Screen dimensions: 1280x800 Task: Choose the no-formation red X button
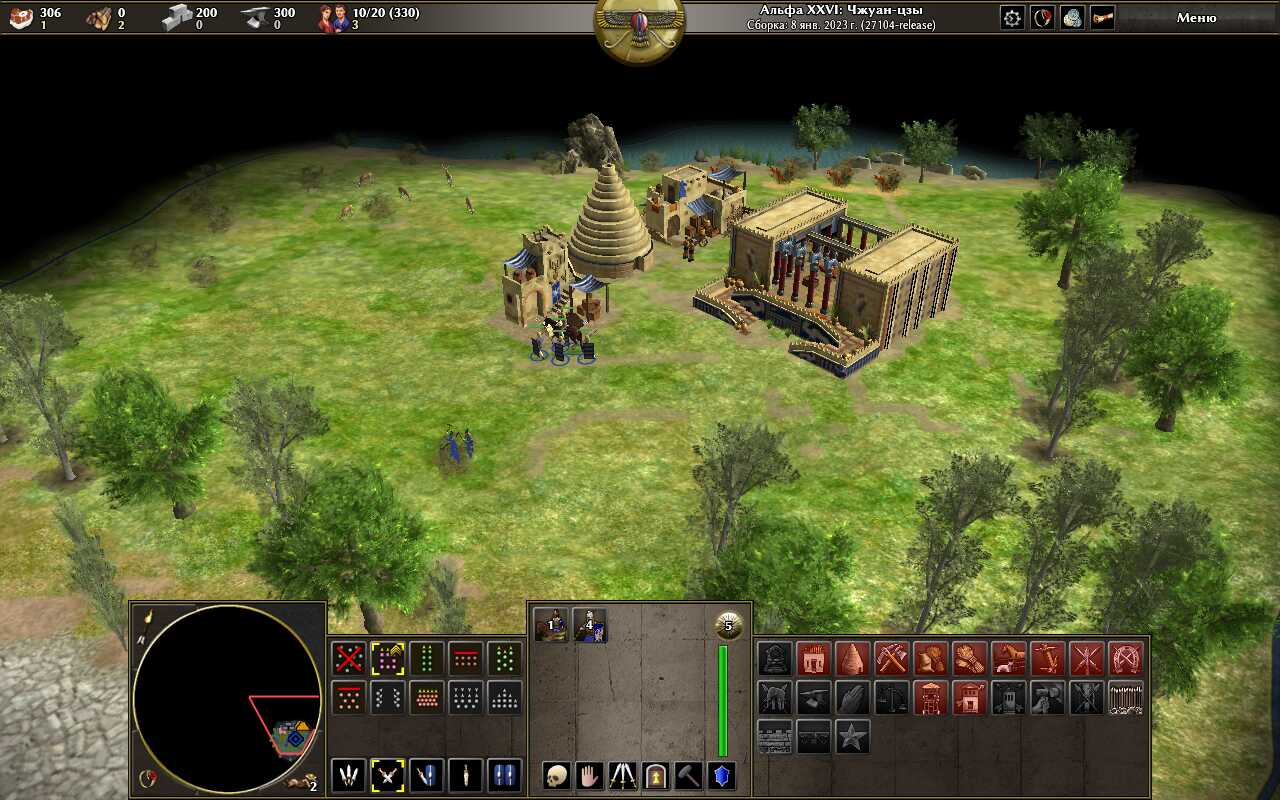(x=348, y=658)
